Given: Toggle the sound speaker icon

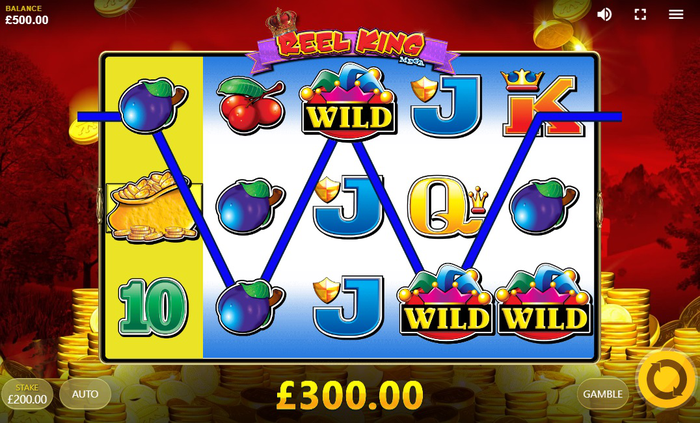Looking at the screenshot, I should pyautogui.click(x=604, y=14).
